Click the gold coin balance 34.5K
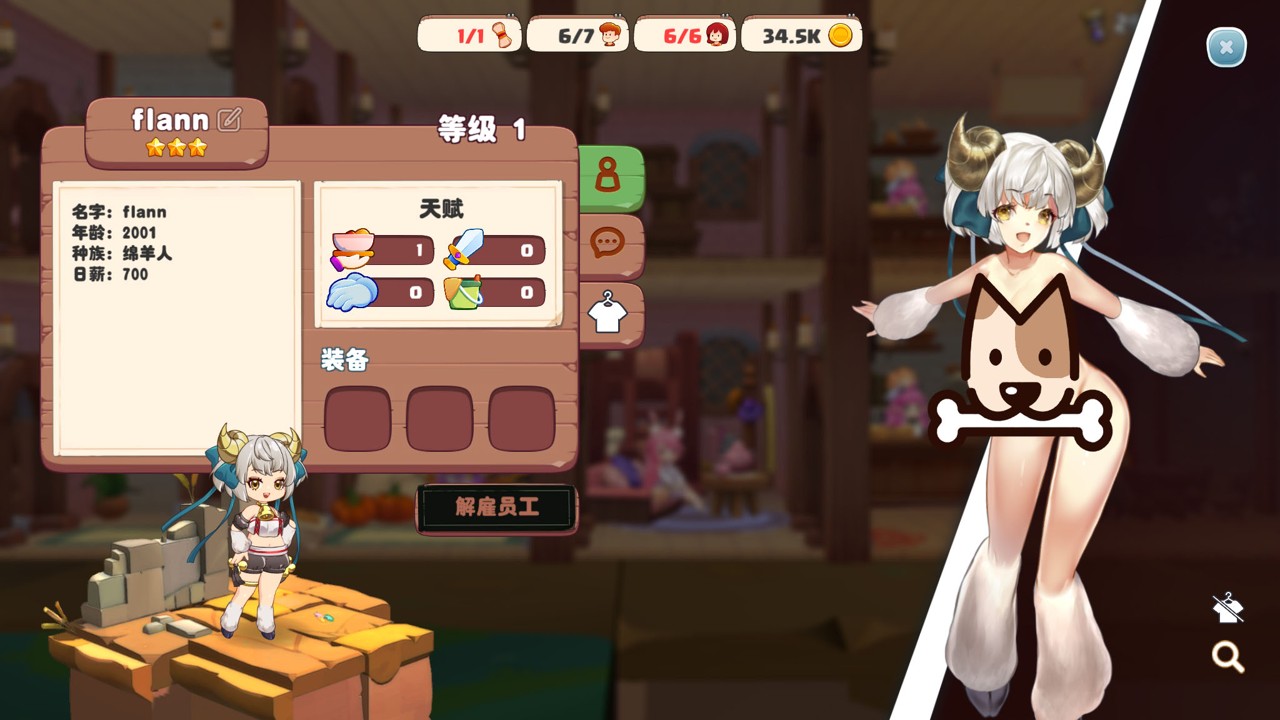Viewport: 1280px width, 720px height. 802,36
